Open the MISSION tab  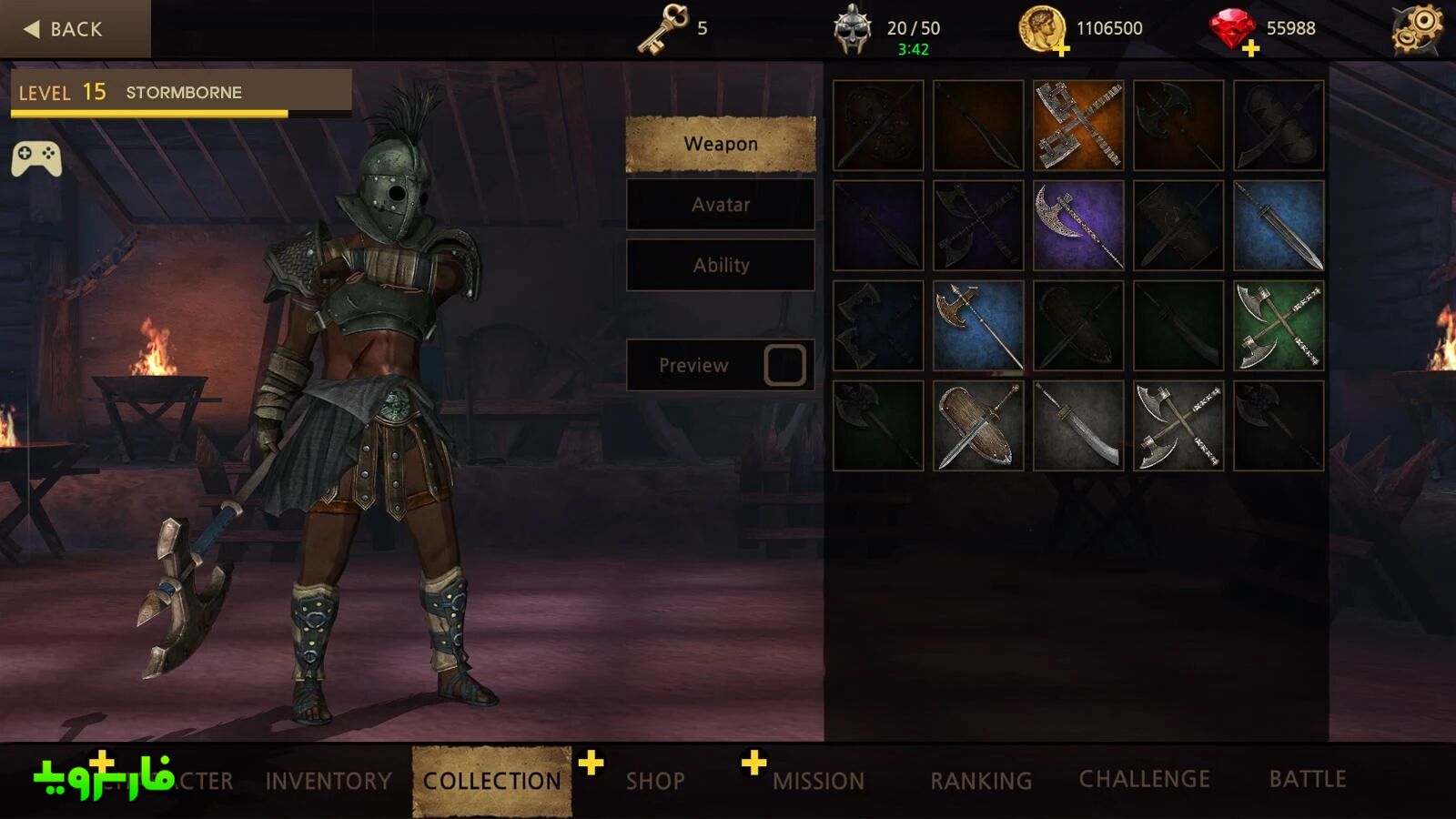point(818,781)
